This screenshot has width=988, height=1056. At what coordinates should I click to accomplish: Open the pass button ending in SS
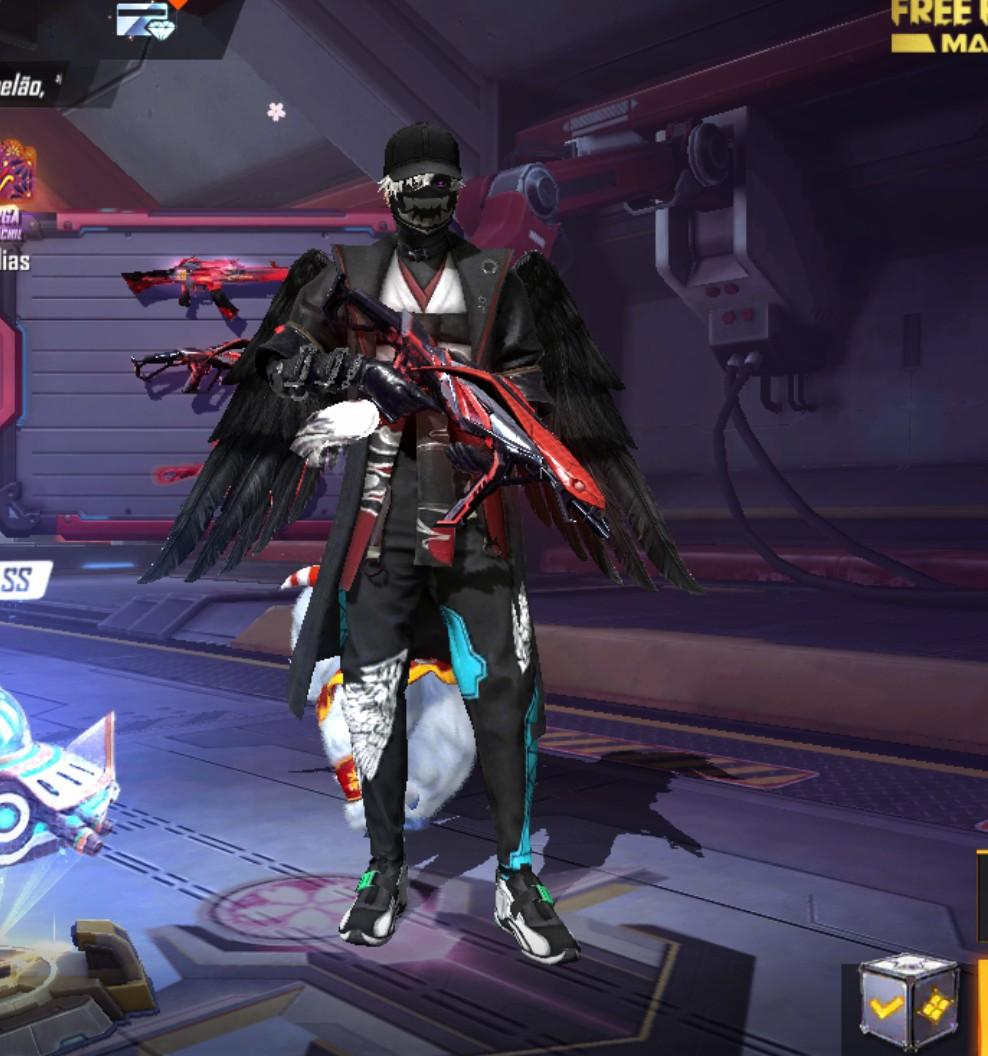coord(22,580)
